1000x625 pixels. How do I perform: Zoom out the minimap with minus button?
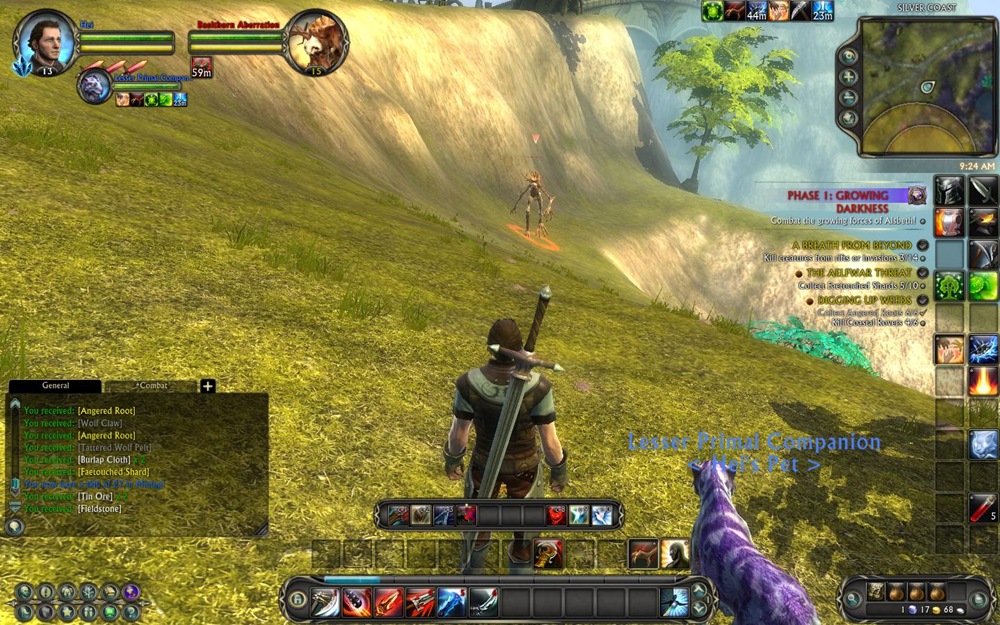pyautogui.click(x=849, y=97)
